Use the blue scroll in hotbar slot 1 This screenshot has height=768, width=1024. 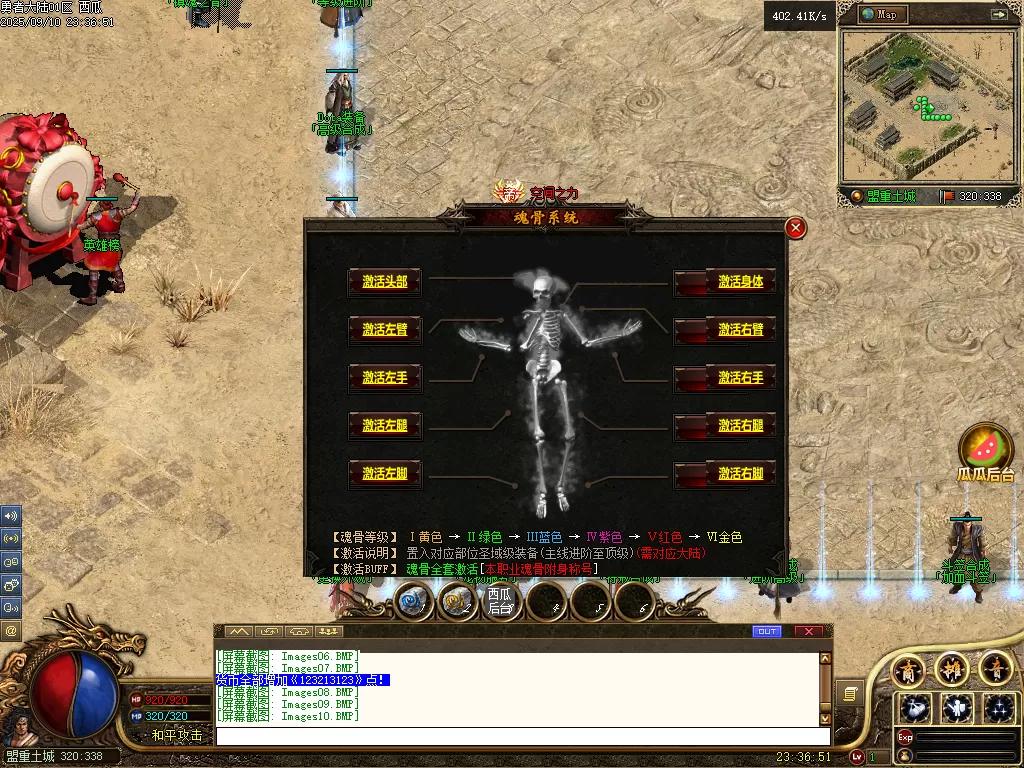[x=413, y=601]
